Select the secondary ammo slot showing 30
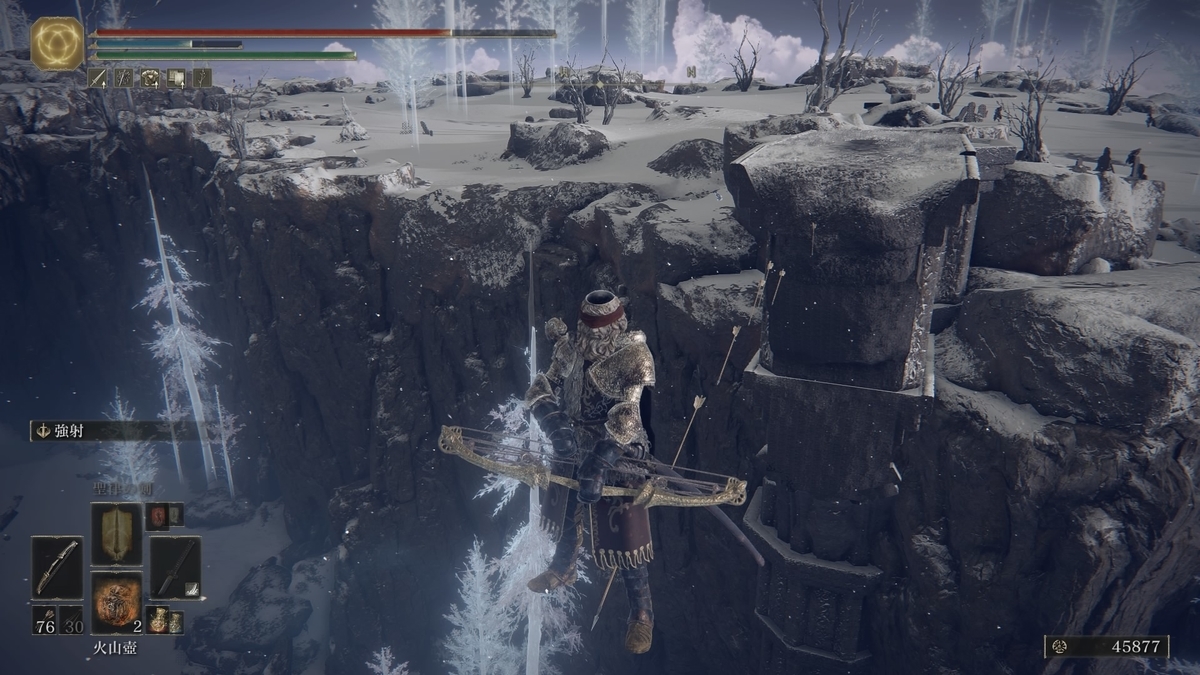This screenshot has width=1200, height=675. 71,619
